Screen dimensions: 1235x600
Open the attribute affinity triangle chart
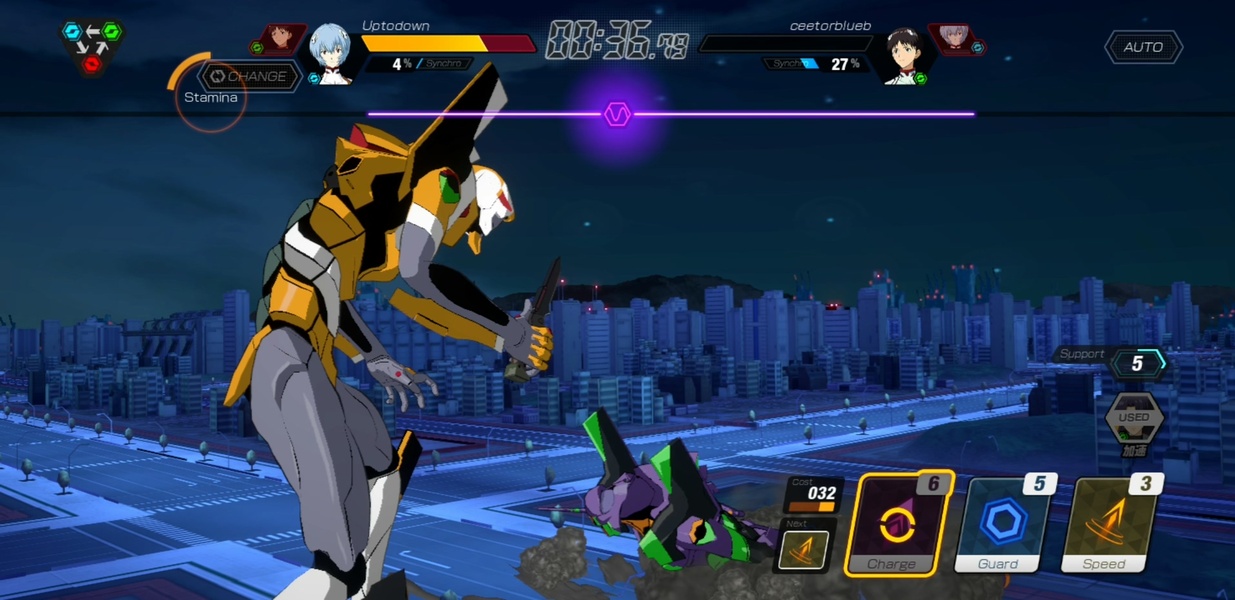tap(92, 47)
